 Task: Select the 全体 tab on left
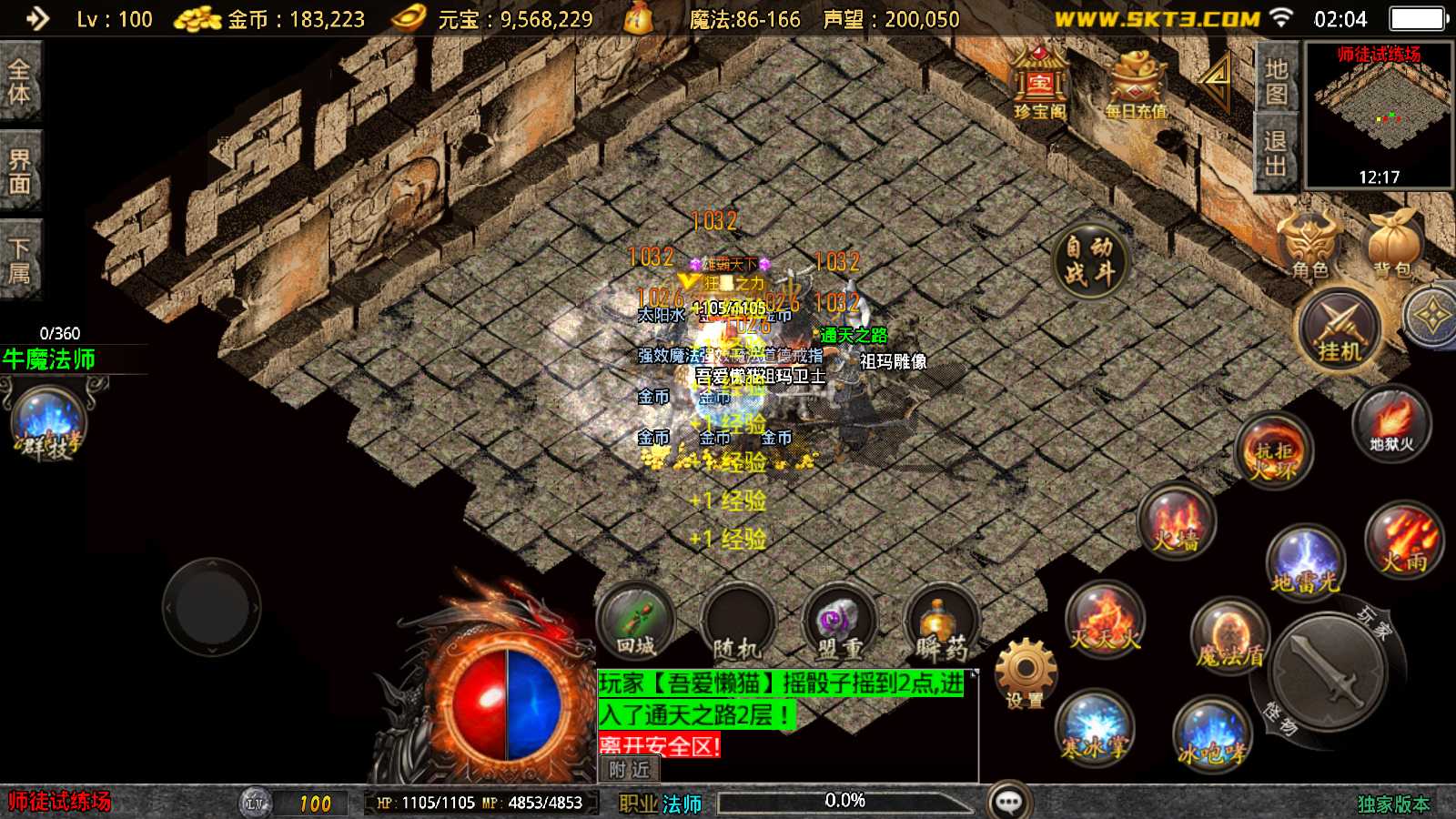click(x=19, y=82)
